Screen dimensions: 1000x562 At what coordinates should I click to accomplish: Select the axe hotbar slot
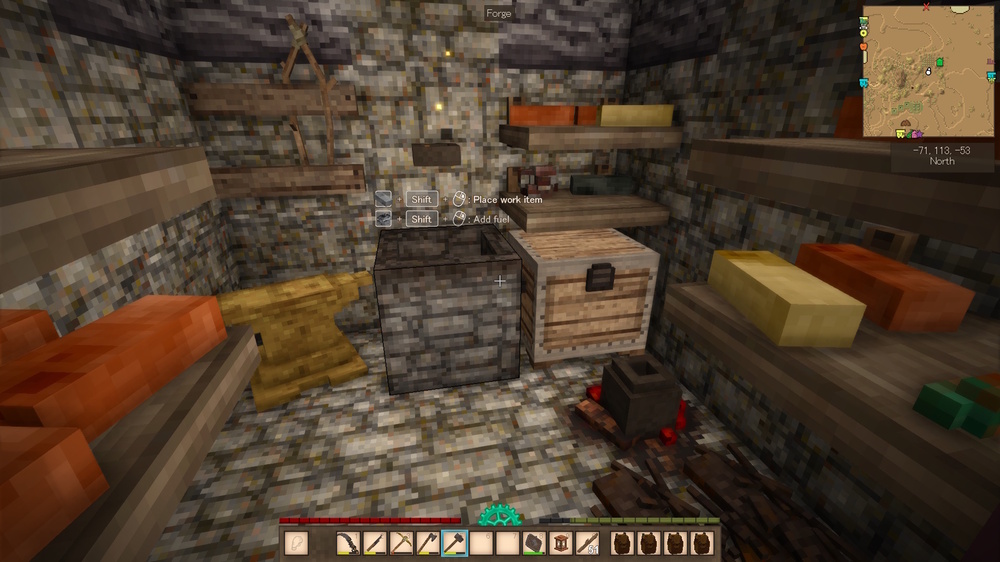tap(429, 543)
